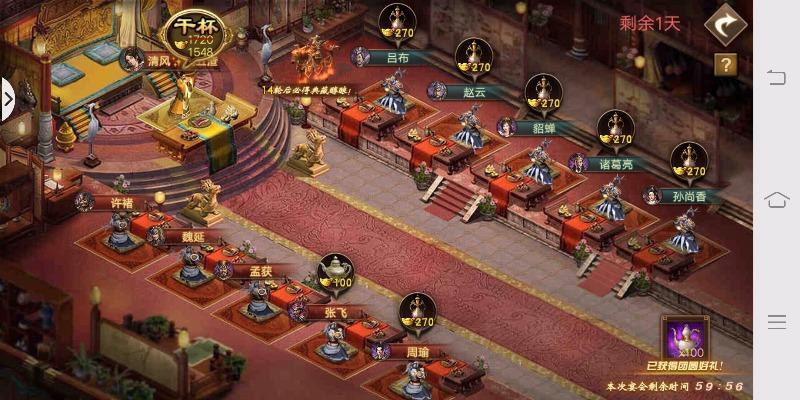Image resolution: width=800 pixels, height=400 pixels.
Task: Toast 周瑜 with the 270 wine bubble
Action: coord(417,313)
